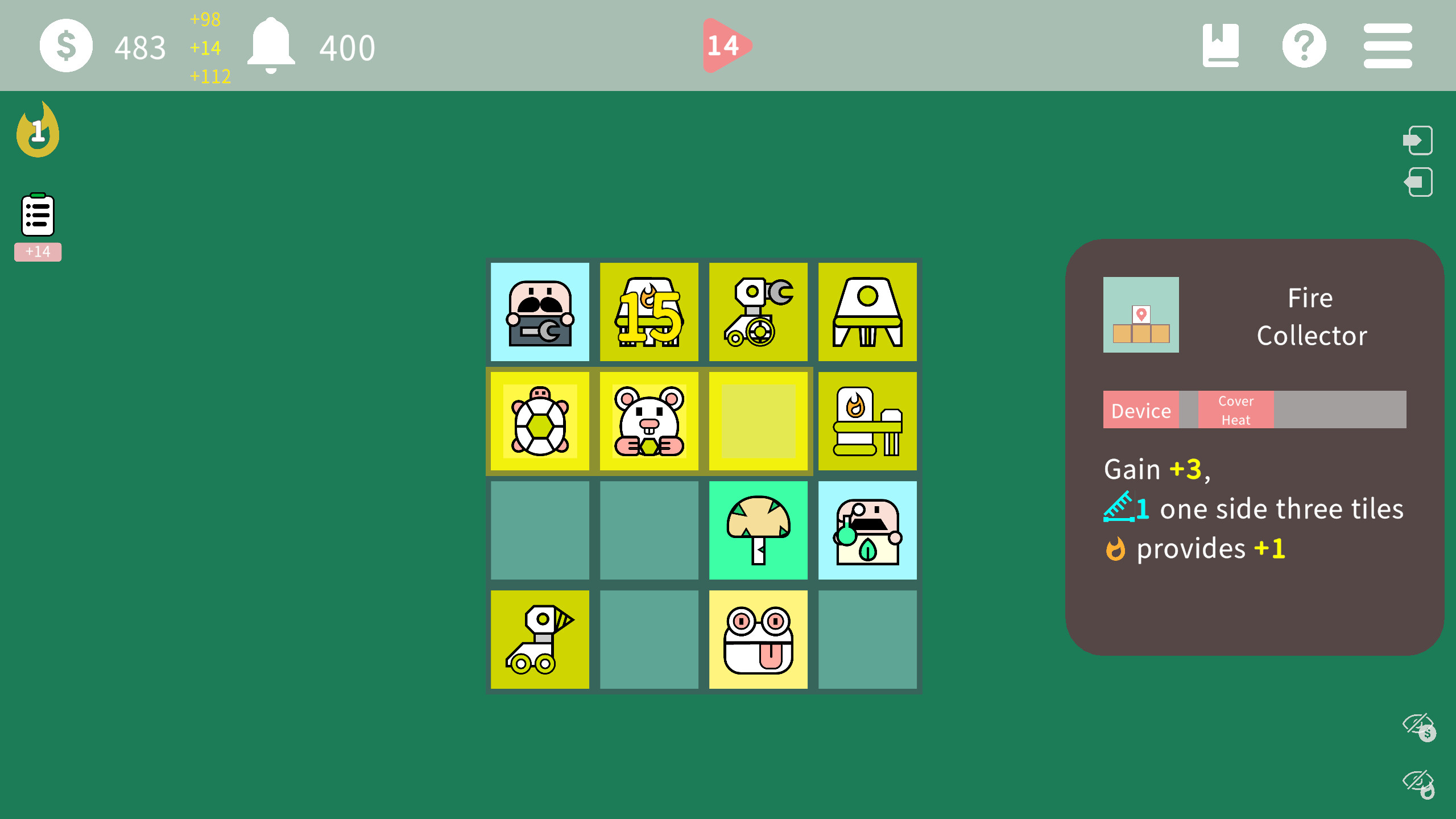Click the question mark help icon
Screen dimensions: 1456x819
tap(1305, 45)
